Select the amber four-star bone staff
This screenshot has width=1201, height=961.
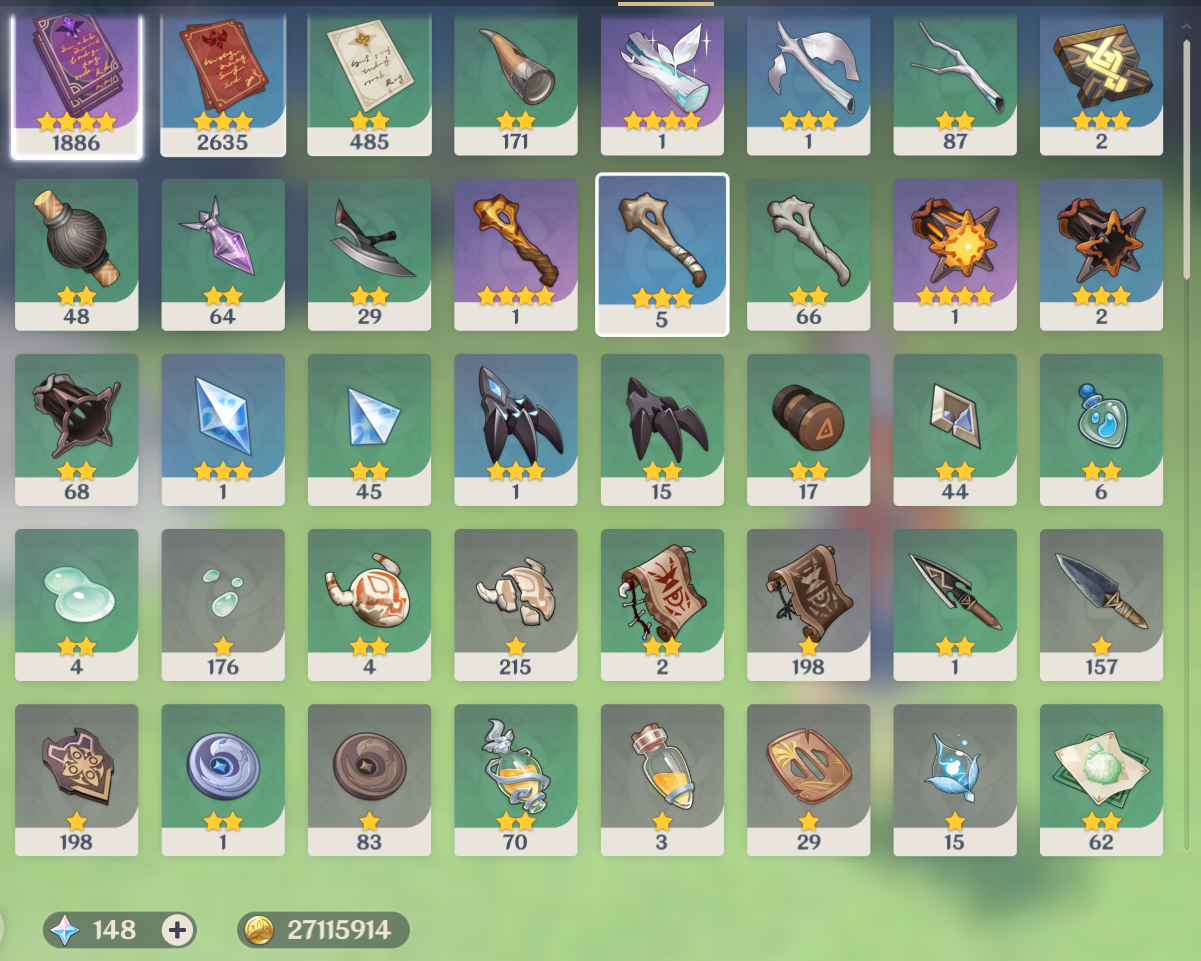[515, 254]
